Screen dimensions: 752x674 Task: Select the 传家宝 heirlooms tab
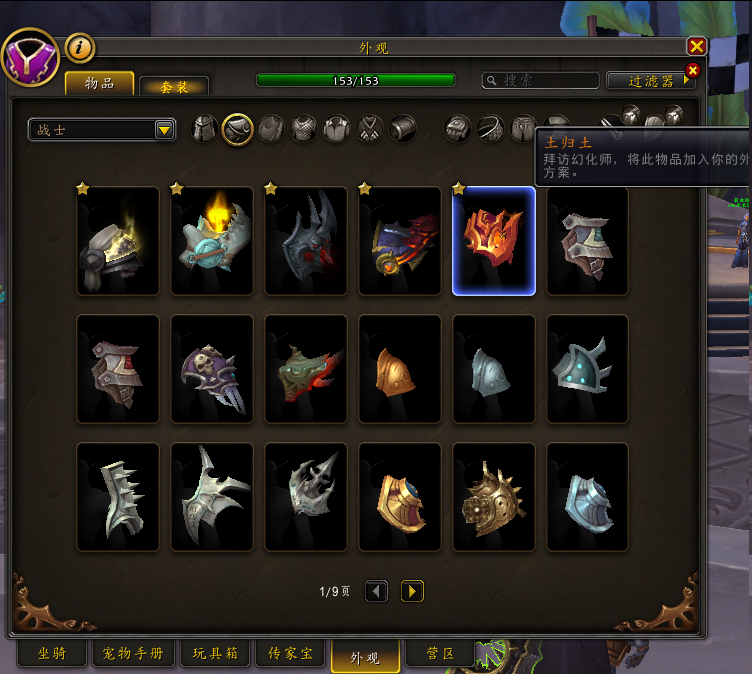tap(291, 654)
